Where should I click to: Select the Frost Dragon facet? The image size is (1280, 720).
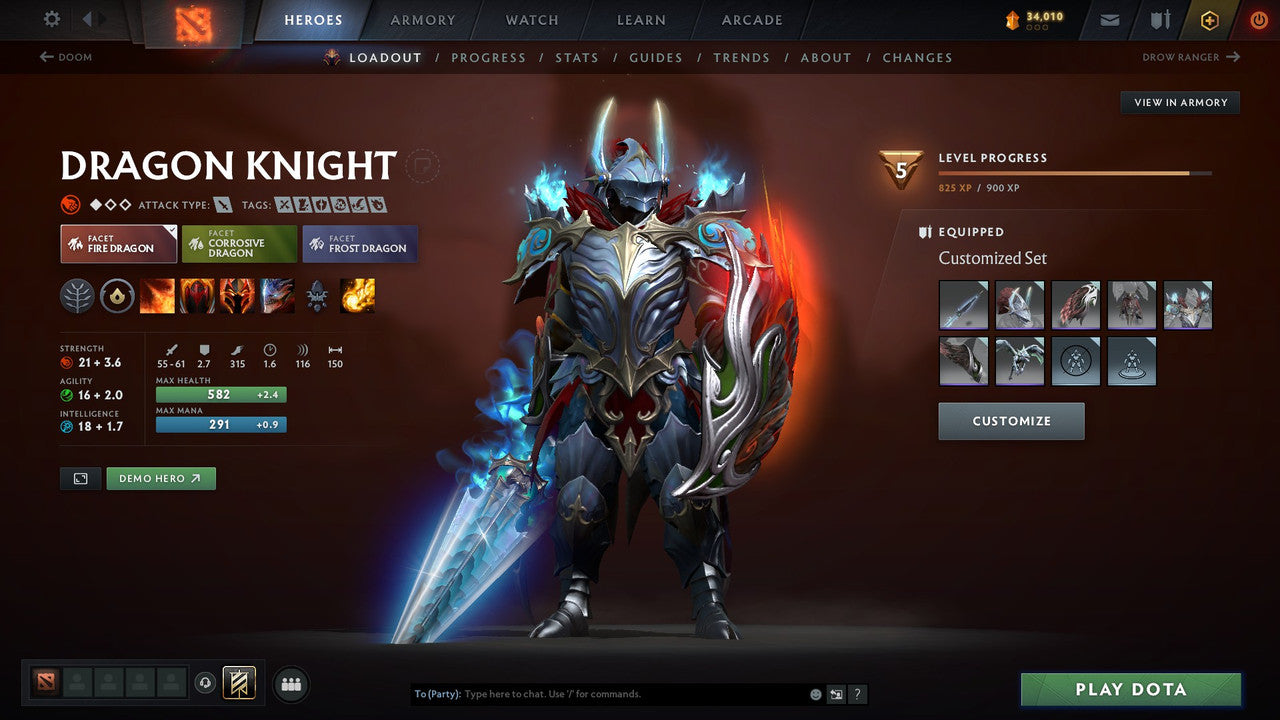click(x=359, y=243)
